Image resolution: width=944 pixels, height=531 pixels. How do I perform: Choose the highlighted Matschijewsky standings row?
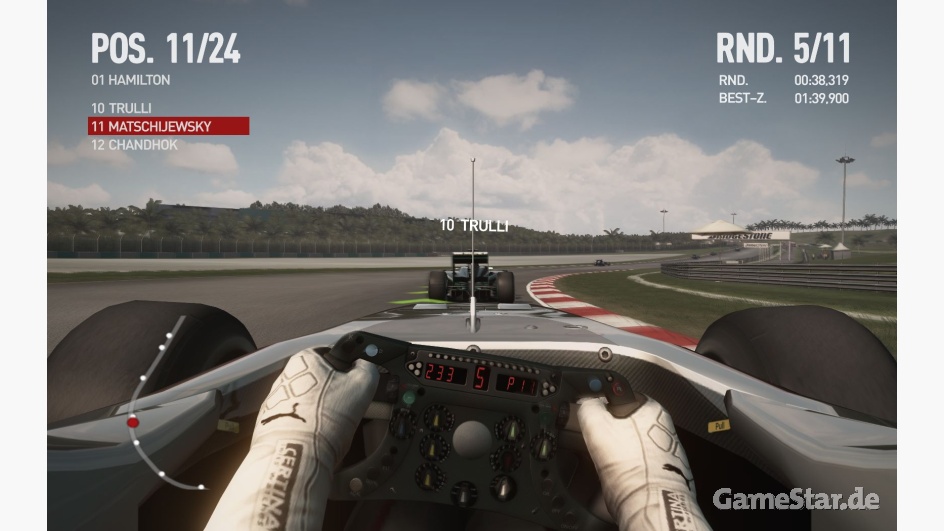168,126
